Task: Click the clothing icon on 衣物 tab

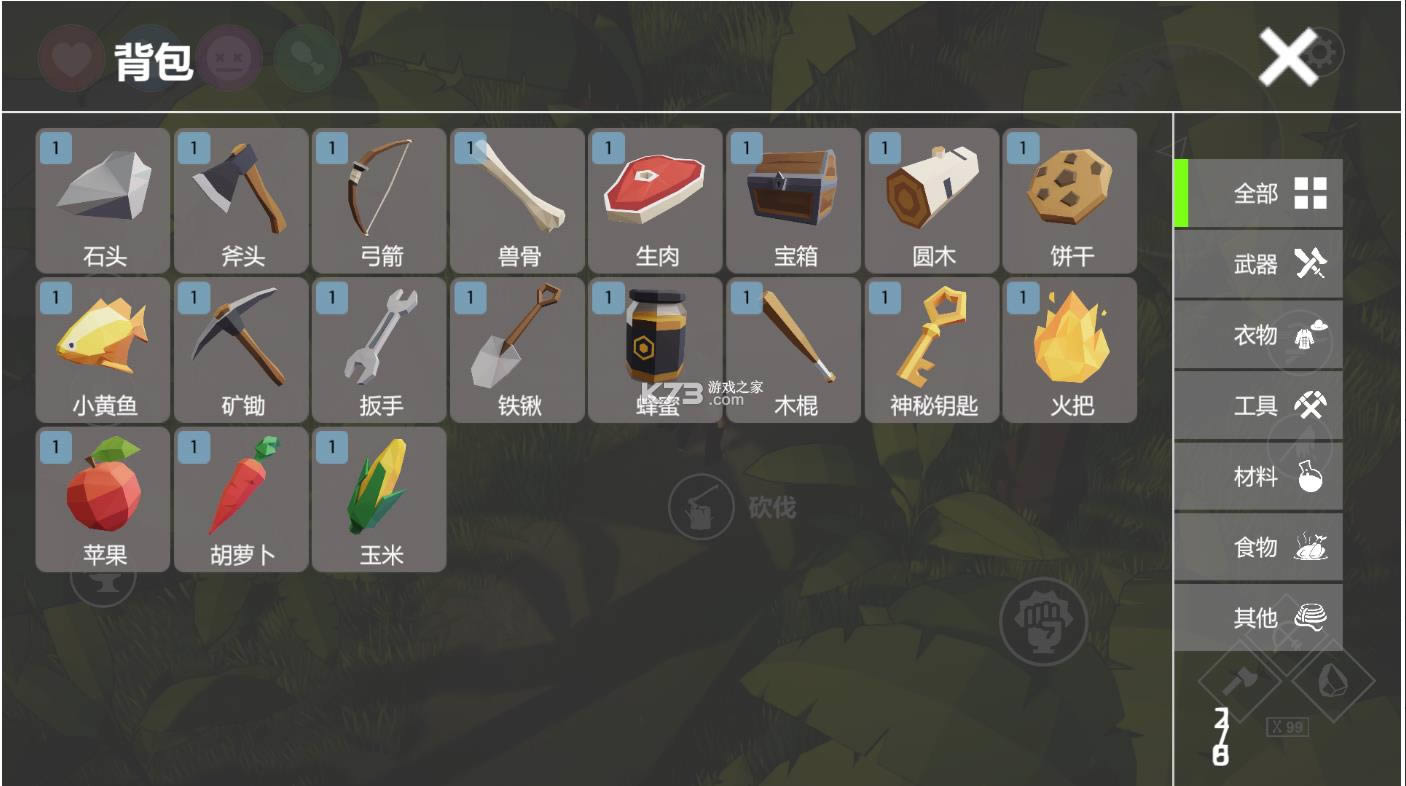Action: pyautogui.click(x=1312, y=334)
